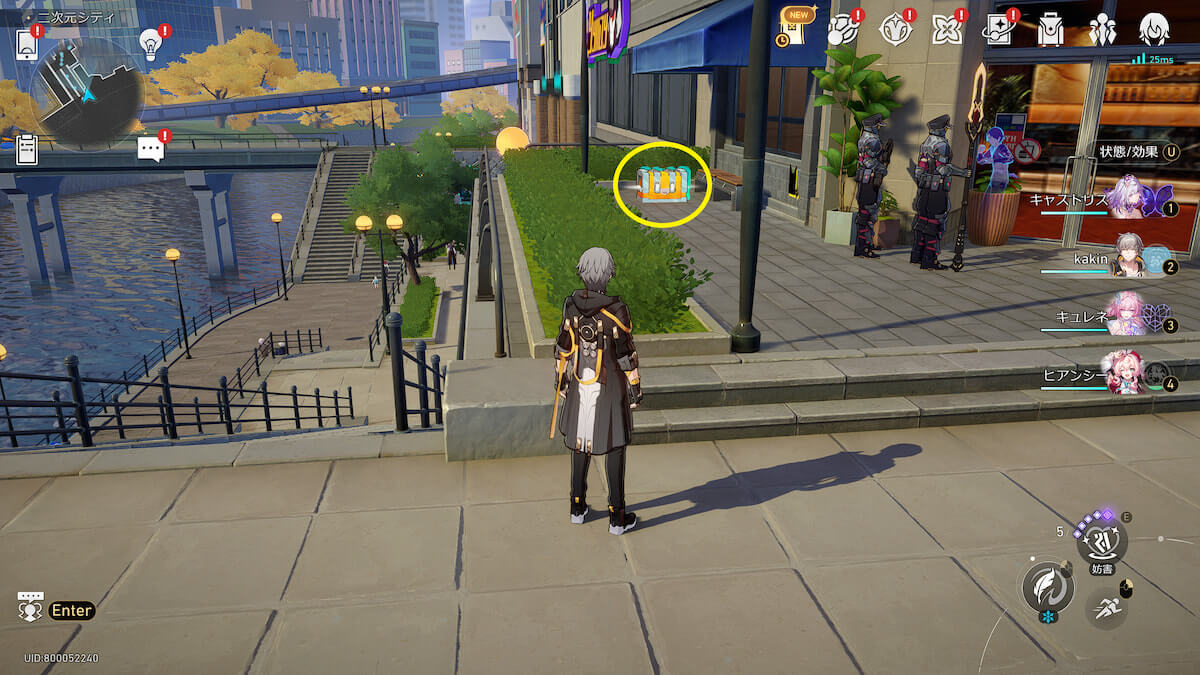Open the diamond star emblem icon
Screen dimensions: 1200x675
pyautogui.click(x=894, y=30)
